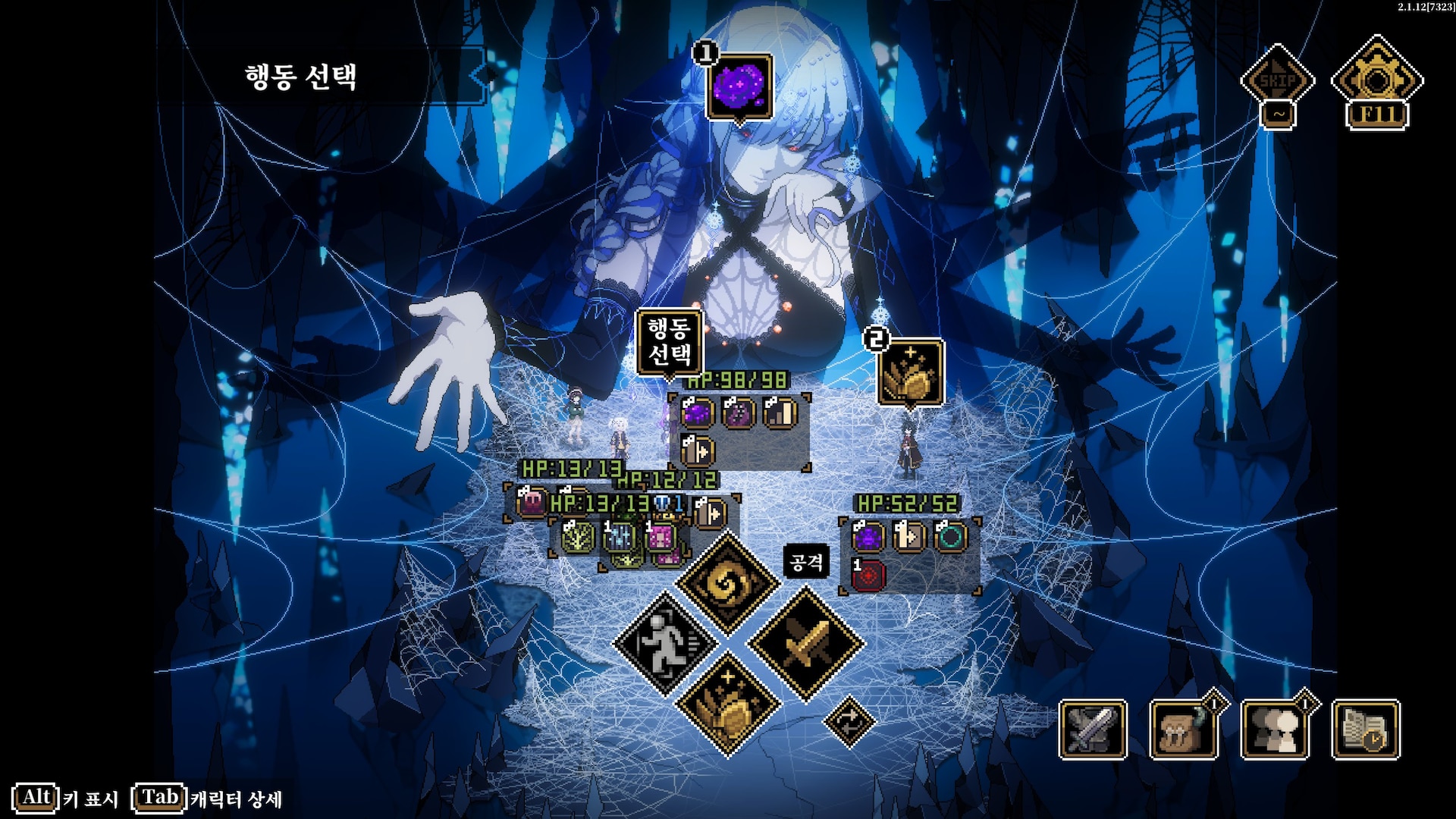Inspect the green branching plant status icon
This screenshot has width=1456, height=819.
click(578, 537)
